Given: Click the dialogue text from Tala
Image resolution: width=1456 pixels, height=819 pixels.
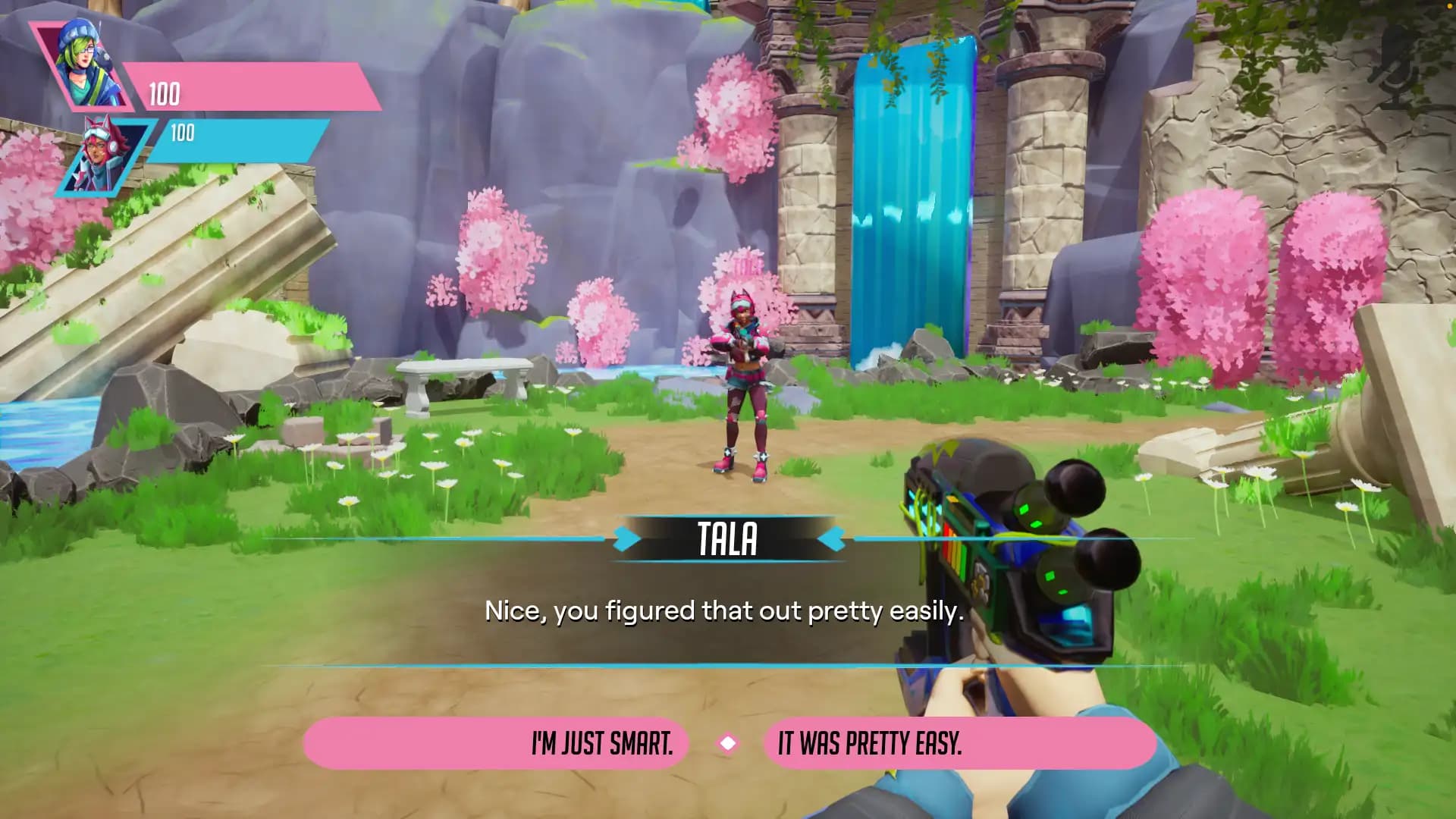Looking at the screenshot, I should [x=722, y=609].
